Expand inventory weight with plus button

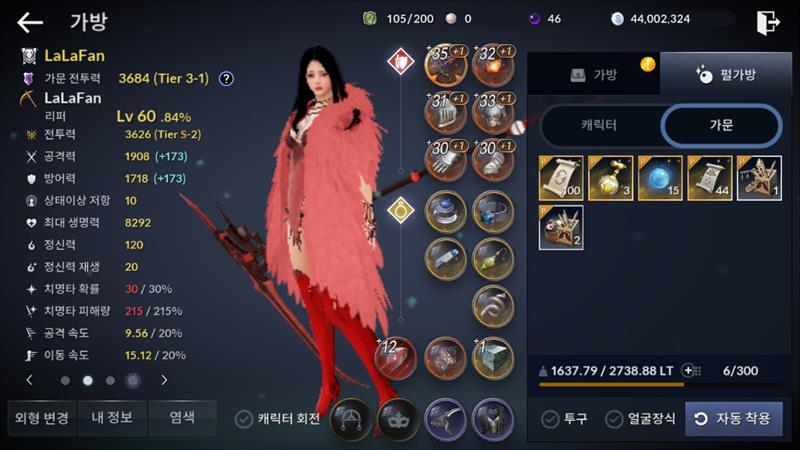tap(687, 370)
